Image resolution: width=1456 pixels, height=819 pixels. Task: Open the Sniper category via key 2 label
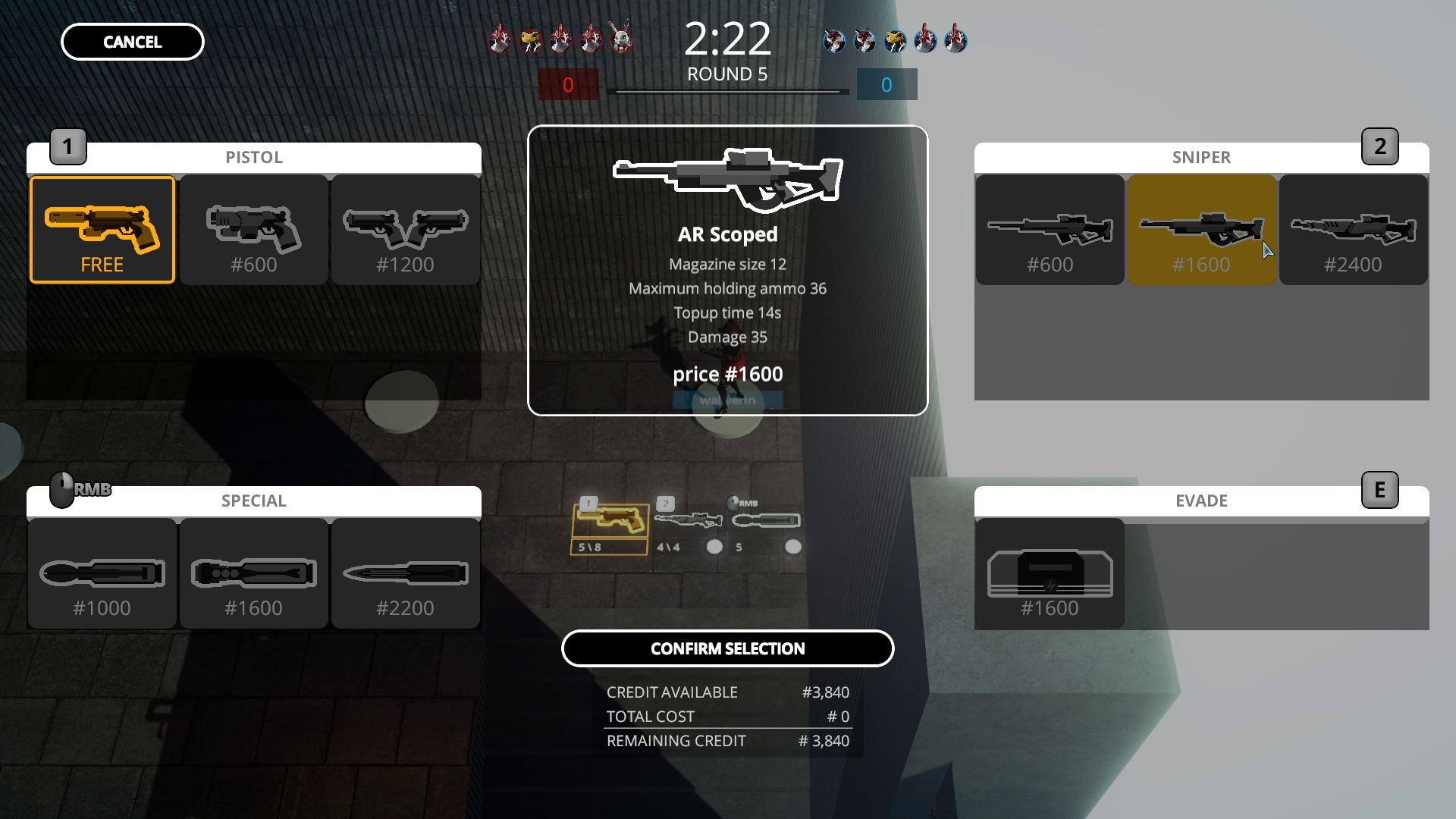[x=1382, y=146]
